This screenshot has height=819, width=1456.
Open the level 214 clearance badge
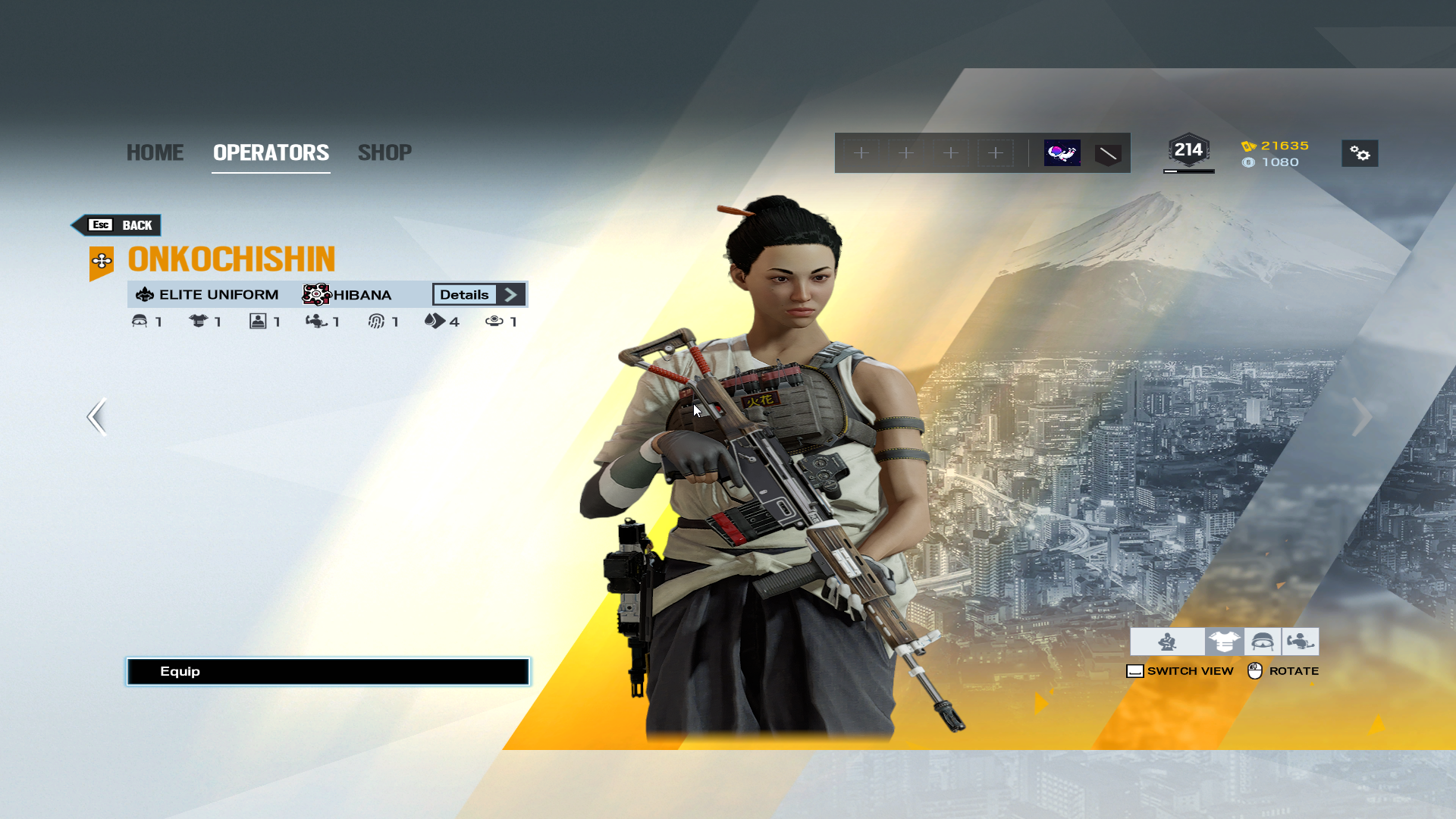pos(1188,151)
